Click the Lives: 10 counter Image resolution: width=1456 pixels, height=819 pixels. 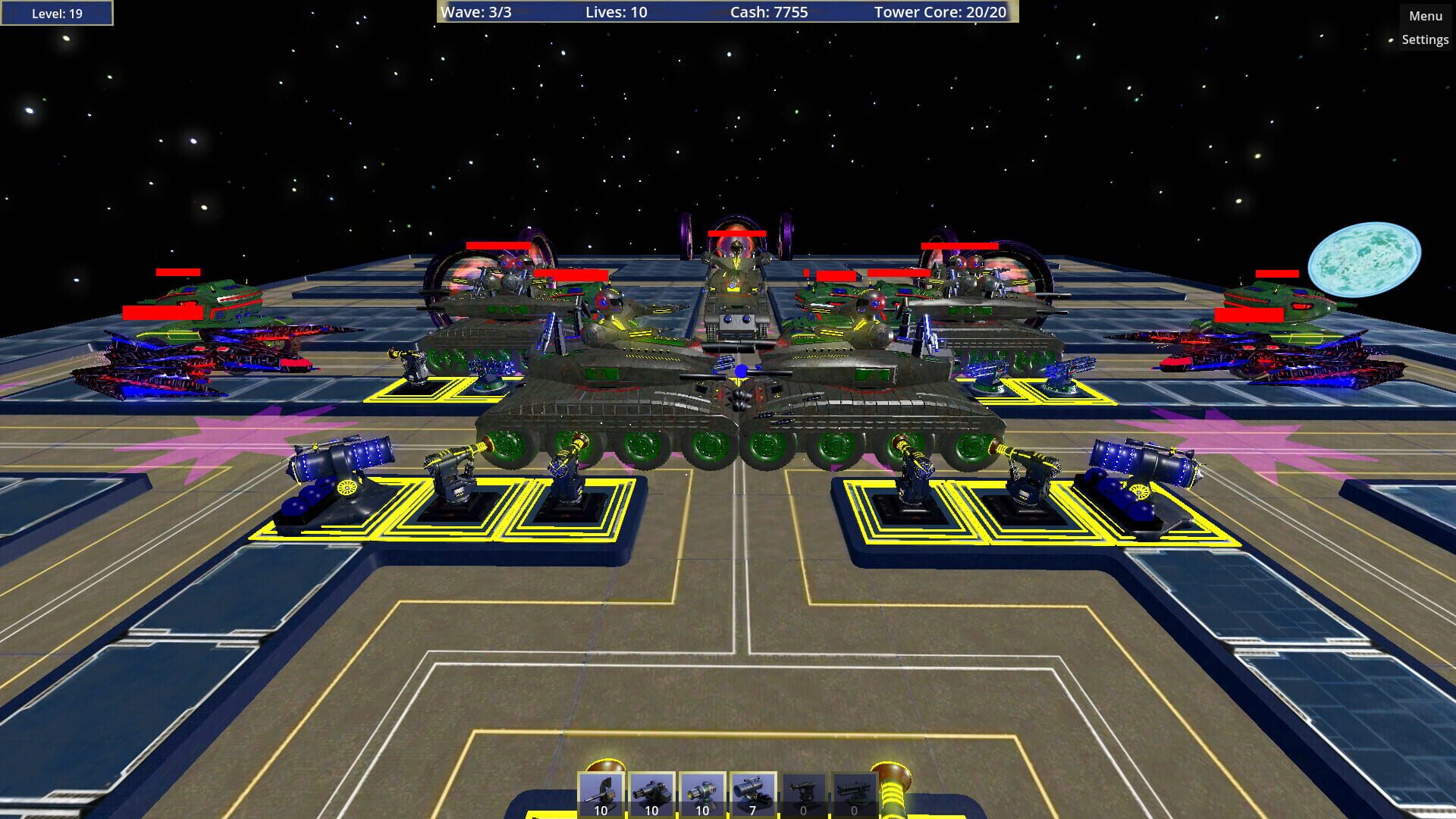pyautogui.click(x=616, y=12)
